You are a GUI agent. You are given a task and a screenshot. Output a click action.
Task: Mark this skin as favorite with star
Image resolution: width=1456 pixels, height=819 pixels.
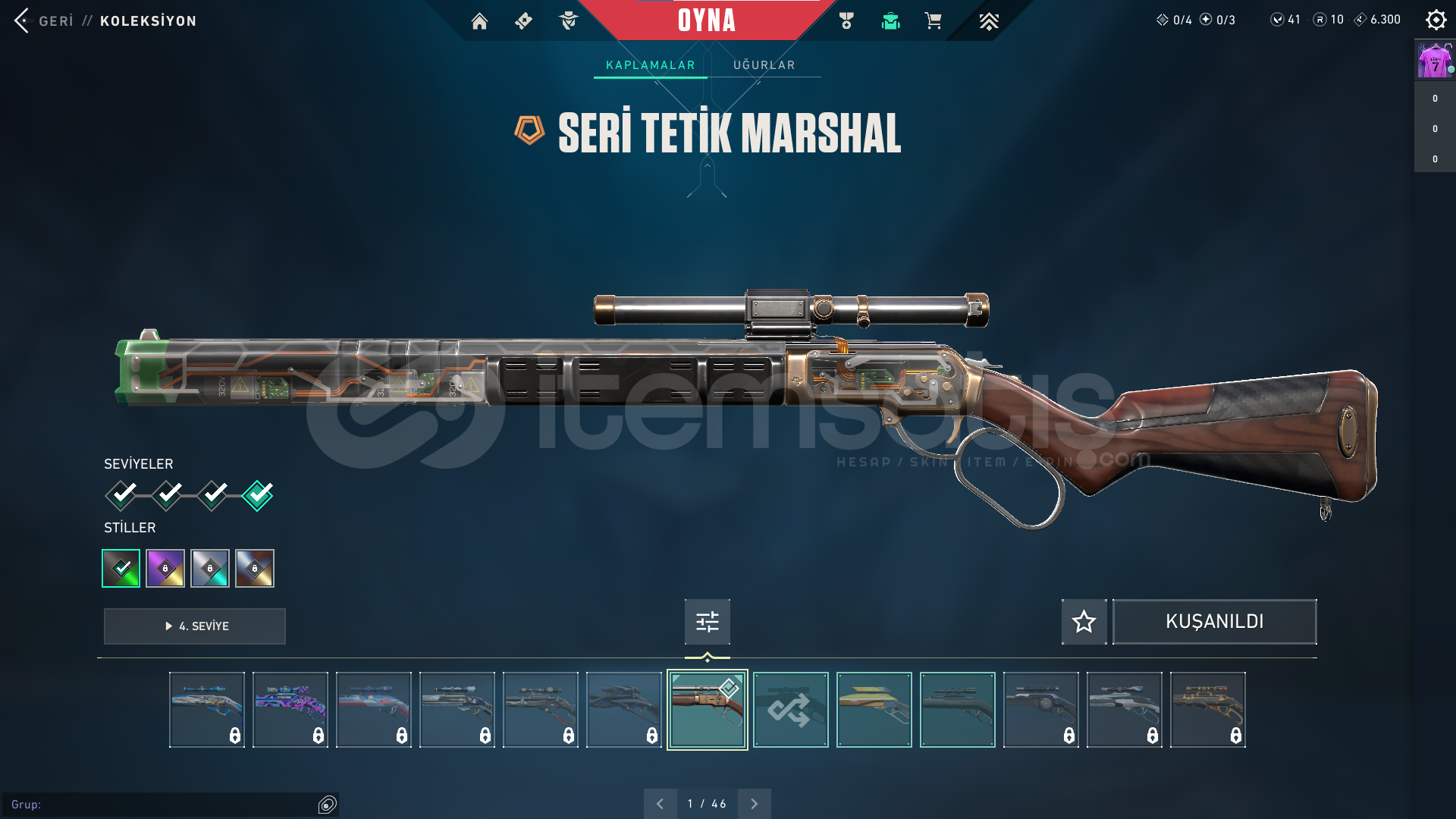point(1084,622)
